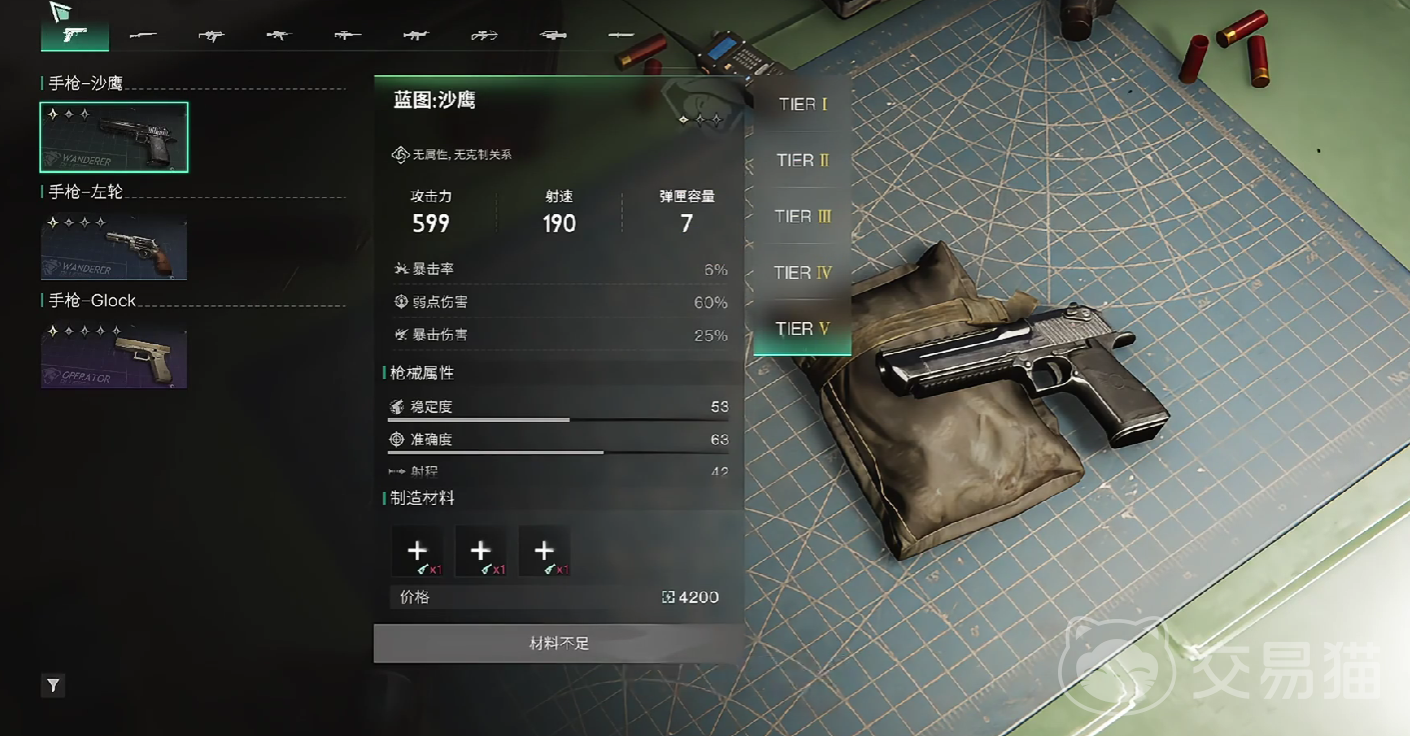The height and width of the screenshot is (736, 1410).
Task: Click the 材料不足 craft button
Action: pos(559,643)
